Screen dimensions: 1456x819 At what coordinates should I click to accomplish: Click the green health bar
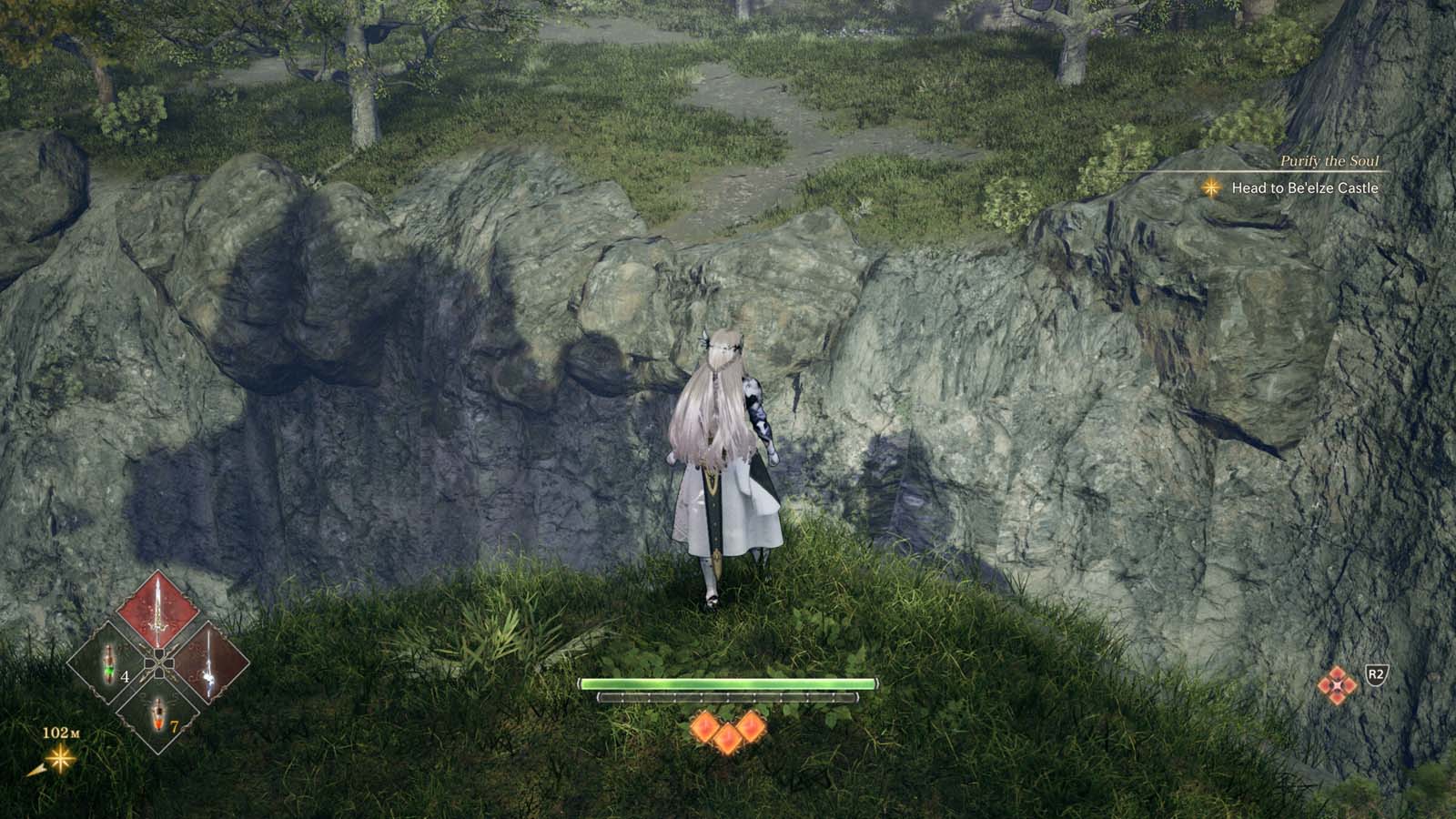click(x=728, y=683)
